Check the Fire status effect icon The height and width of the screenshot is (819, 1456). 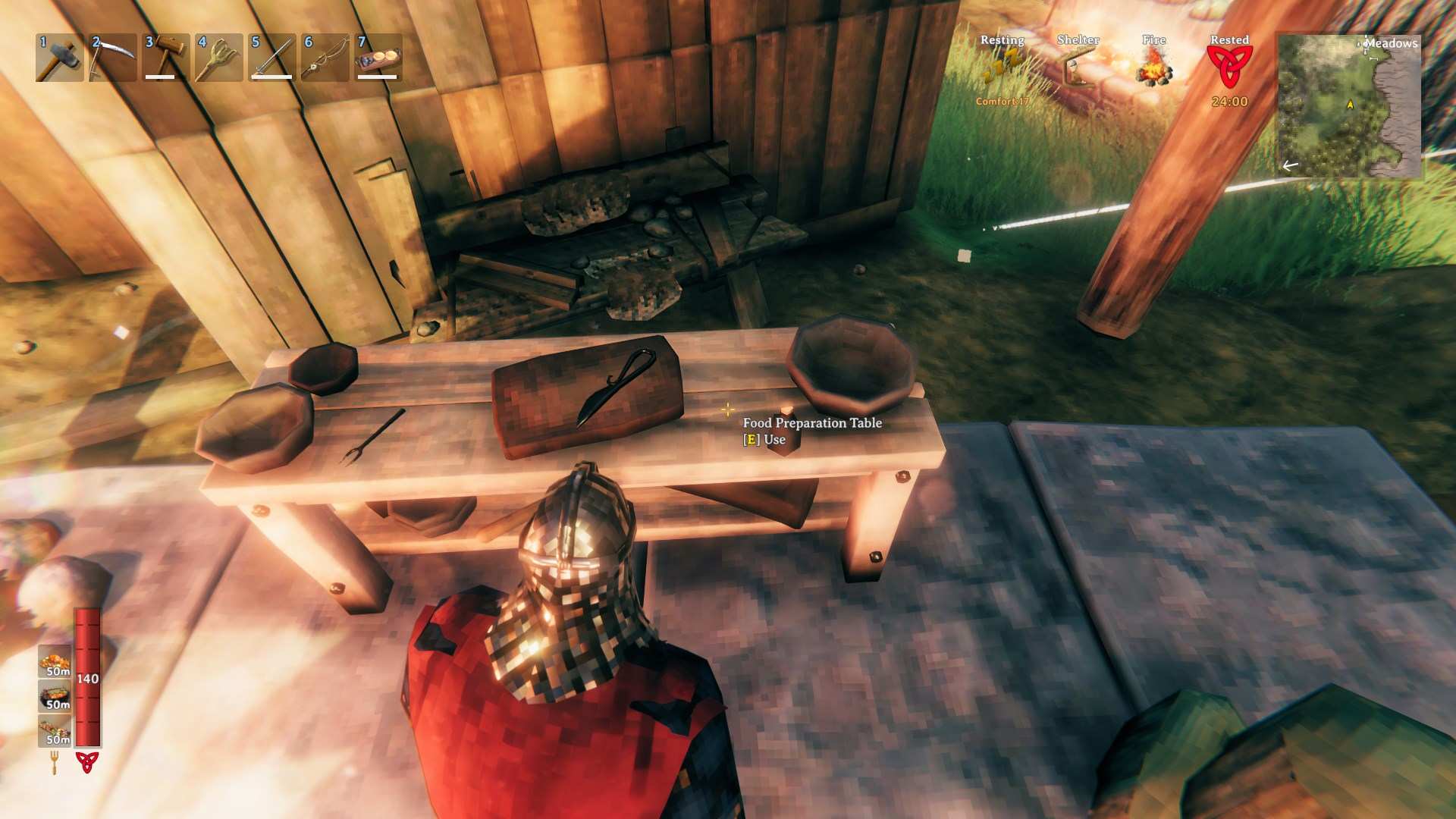tap(1153, 68)
